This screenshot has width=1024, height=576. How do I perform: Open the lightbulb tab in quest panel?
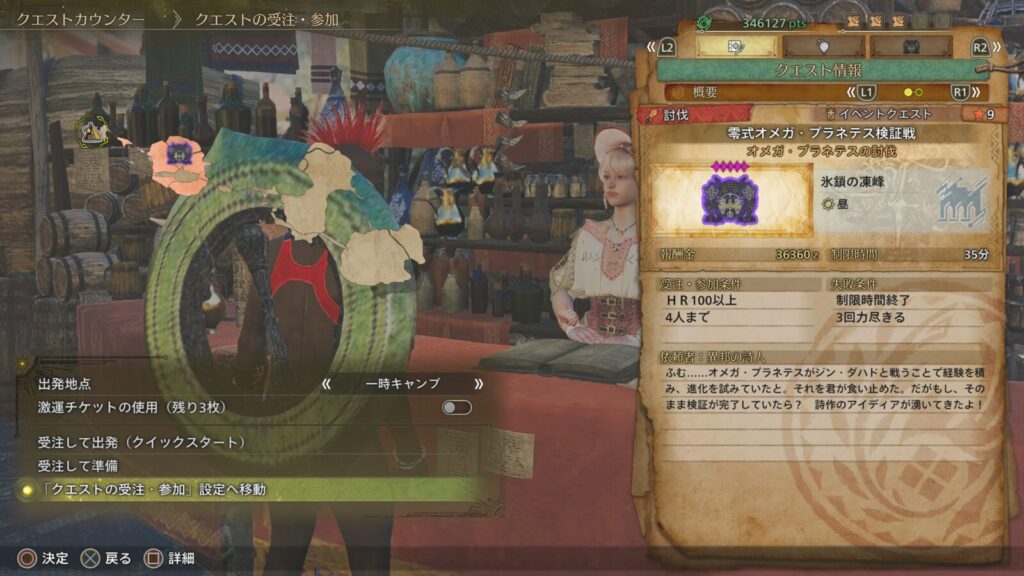point(823,46)
